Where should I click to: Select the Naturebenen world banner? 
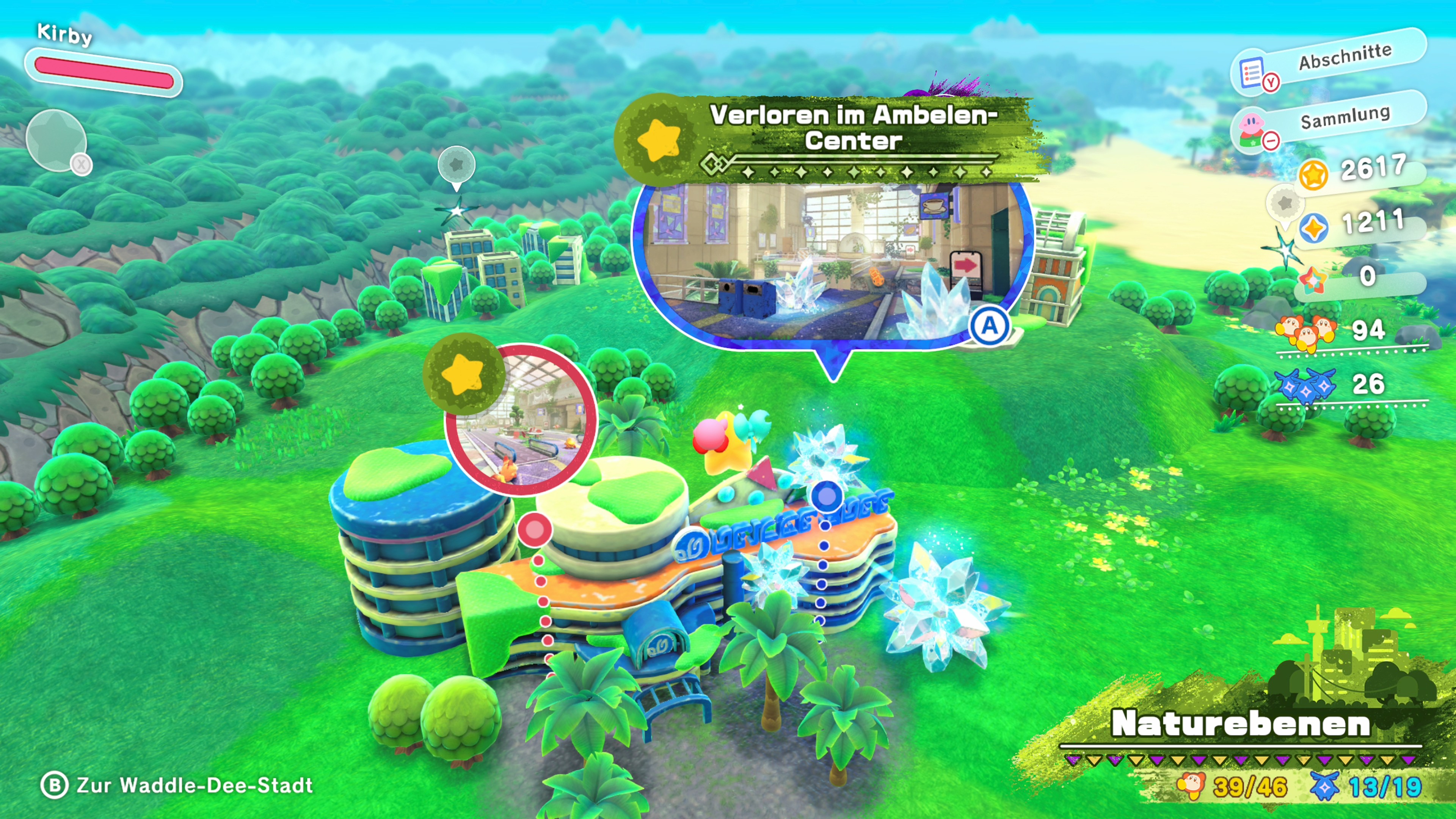[x=1241, y=724]
